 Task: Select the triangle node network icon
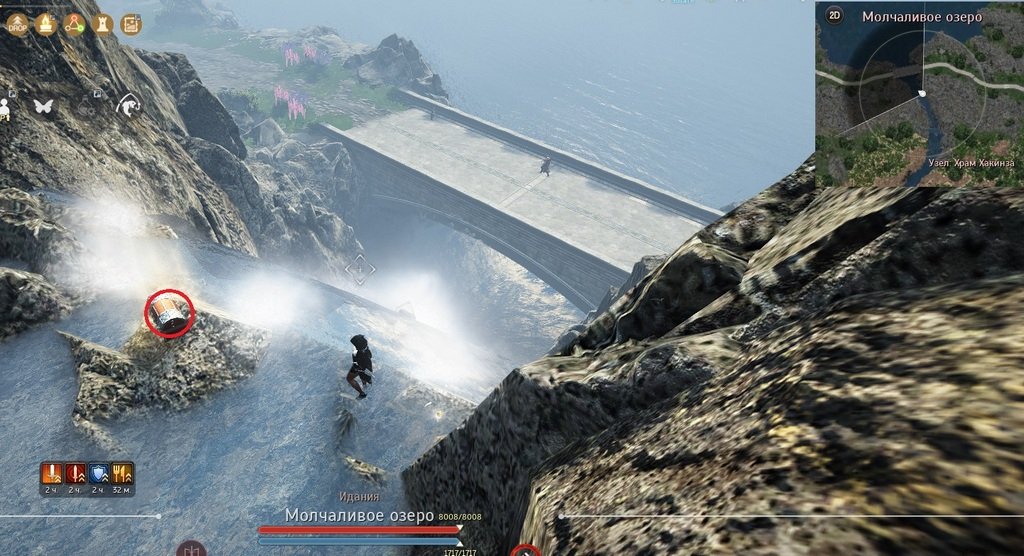pyautogui.click(x=74, y=24)
